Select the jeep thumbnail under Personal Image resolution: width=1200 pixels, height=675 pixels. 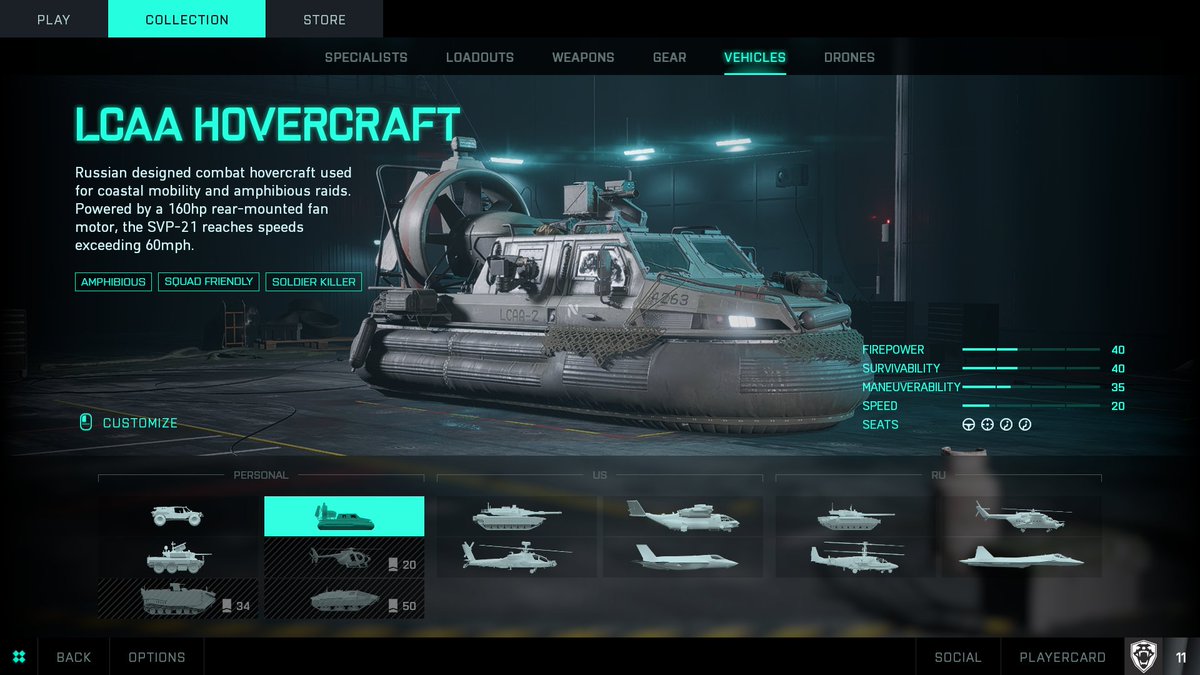tap(178, 516)
